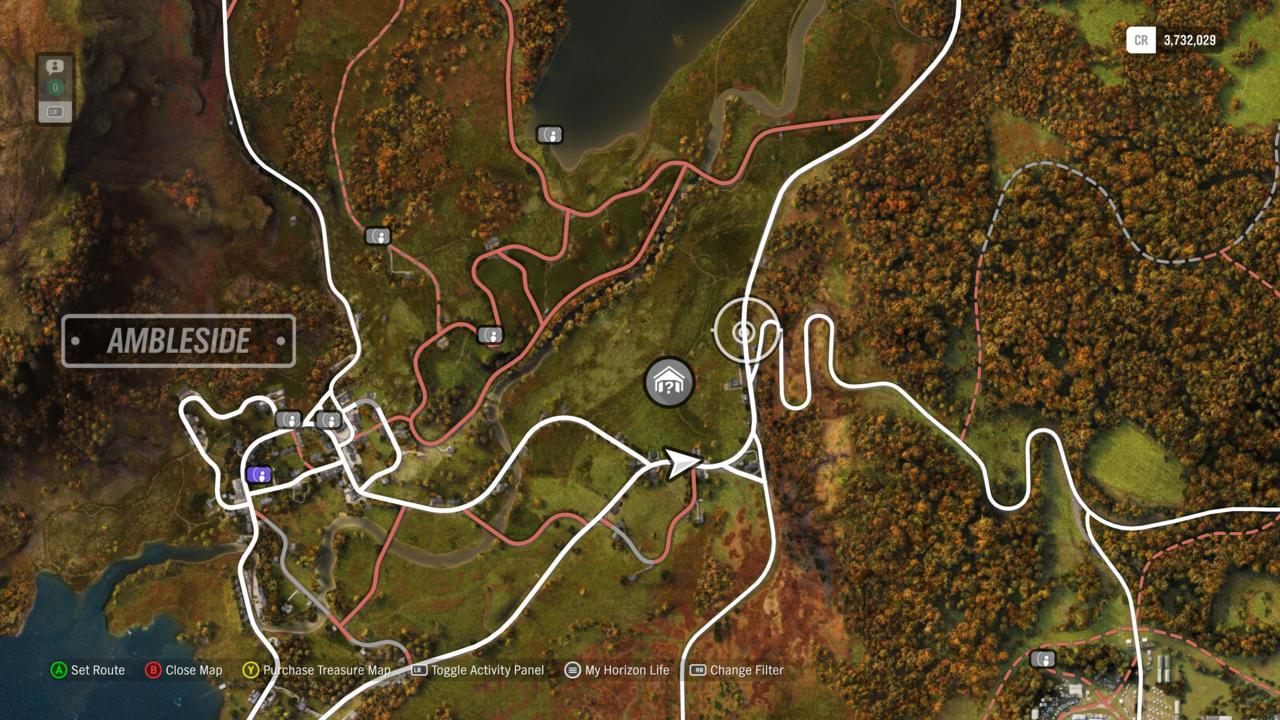Open the player speech bubble panel
Viewport: 1280px width, 720px height.
click(55, 67)
